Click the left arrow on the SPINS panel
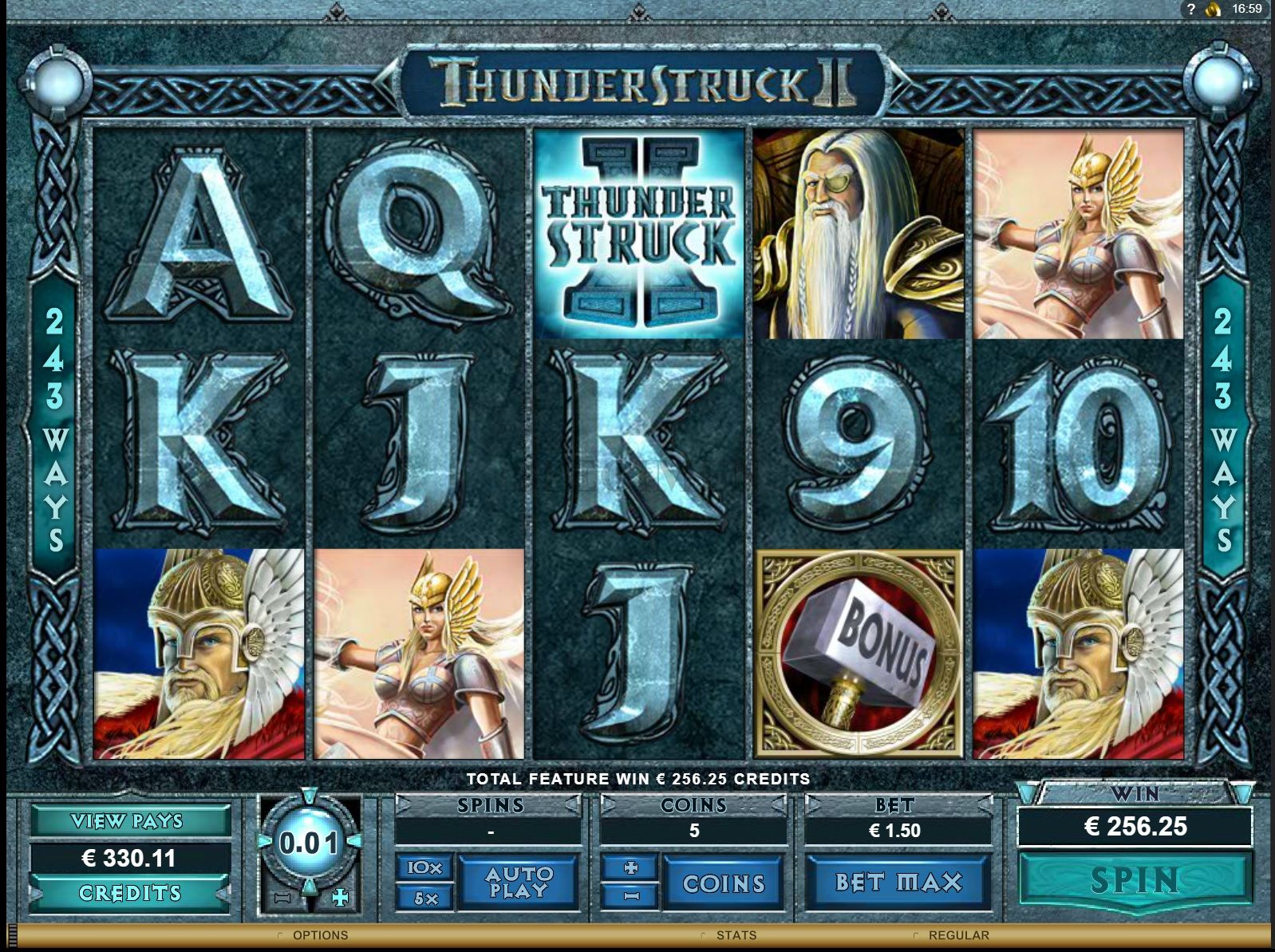 click(404, 805)
